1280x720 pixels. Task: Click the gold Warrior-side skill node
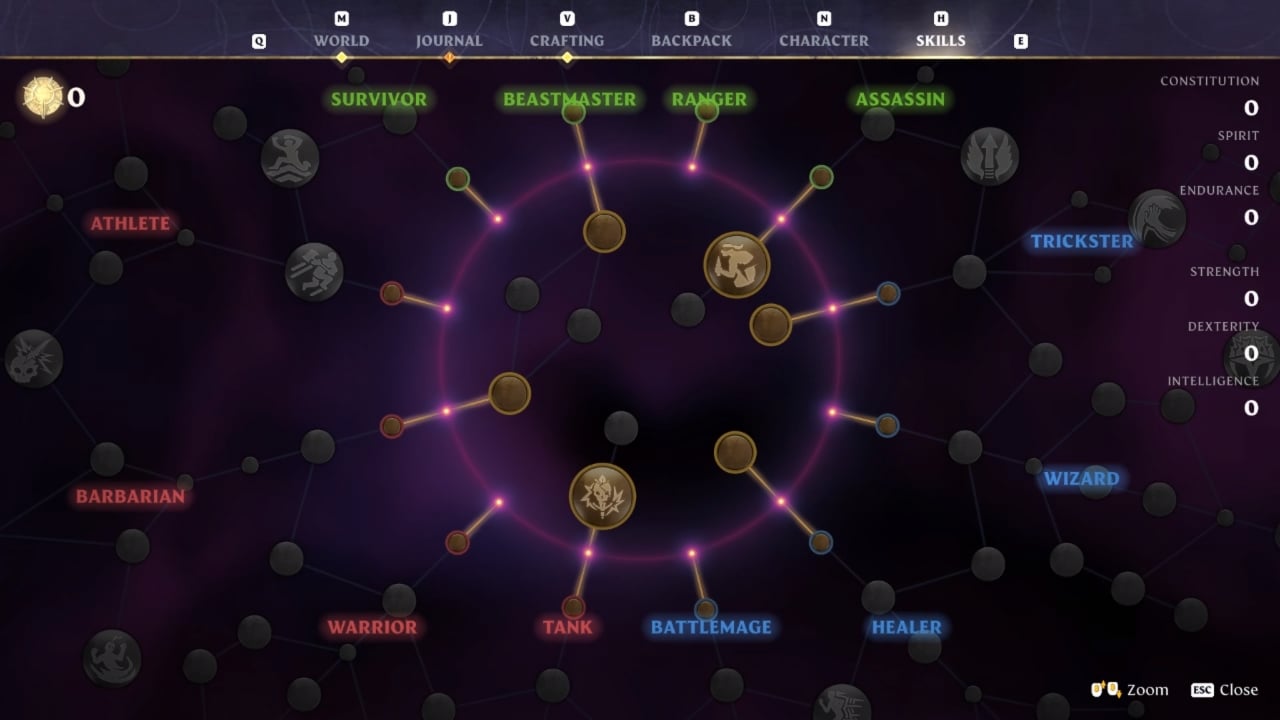coord(508,394)
